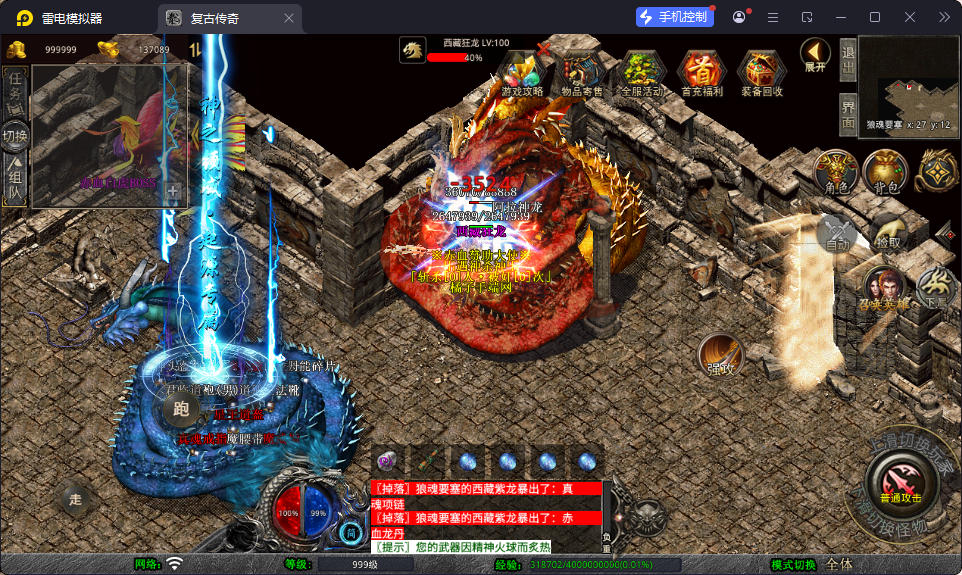Toggle 自动 auto-combat

(x=838, y=234)
